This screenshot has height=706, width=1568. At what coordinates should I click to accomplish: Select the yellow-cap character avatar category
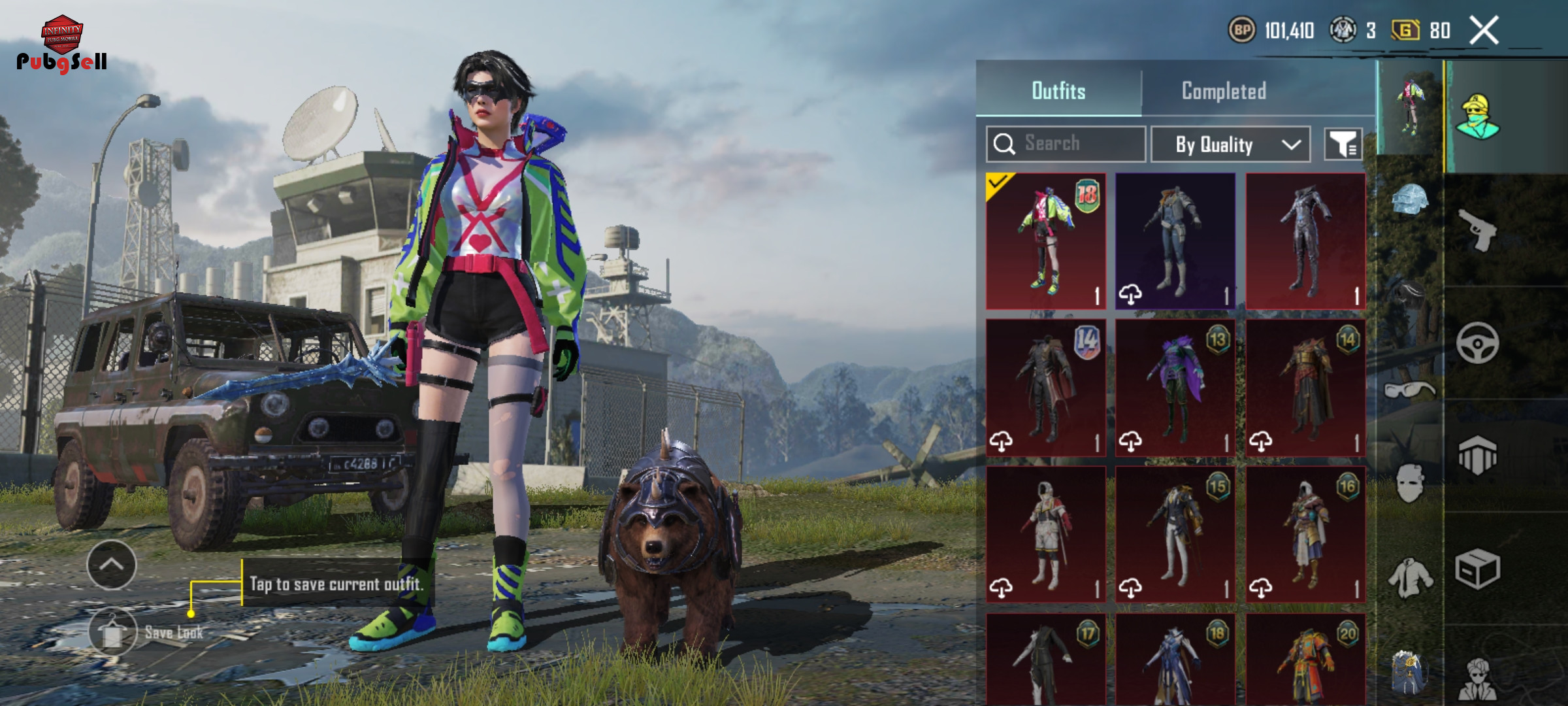pyautogui.click(x=1477, y=116)
